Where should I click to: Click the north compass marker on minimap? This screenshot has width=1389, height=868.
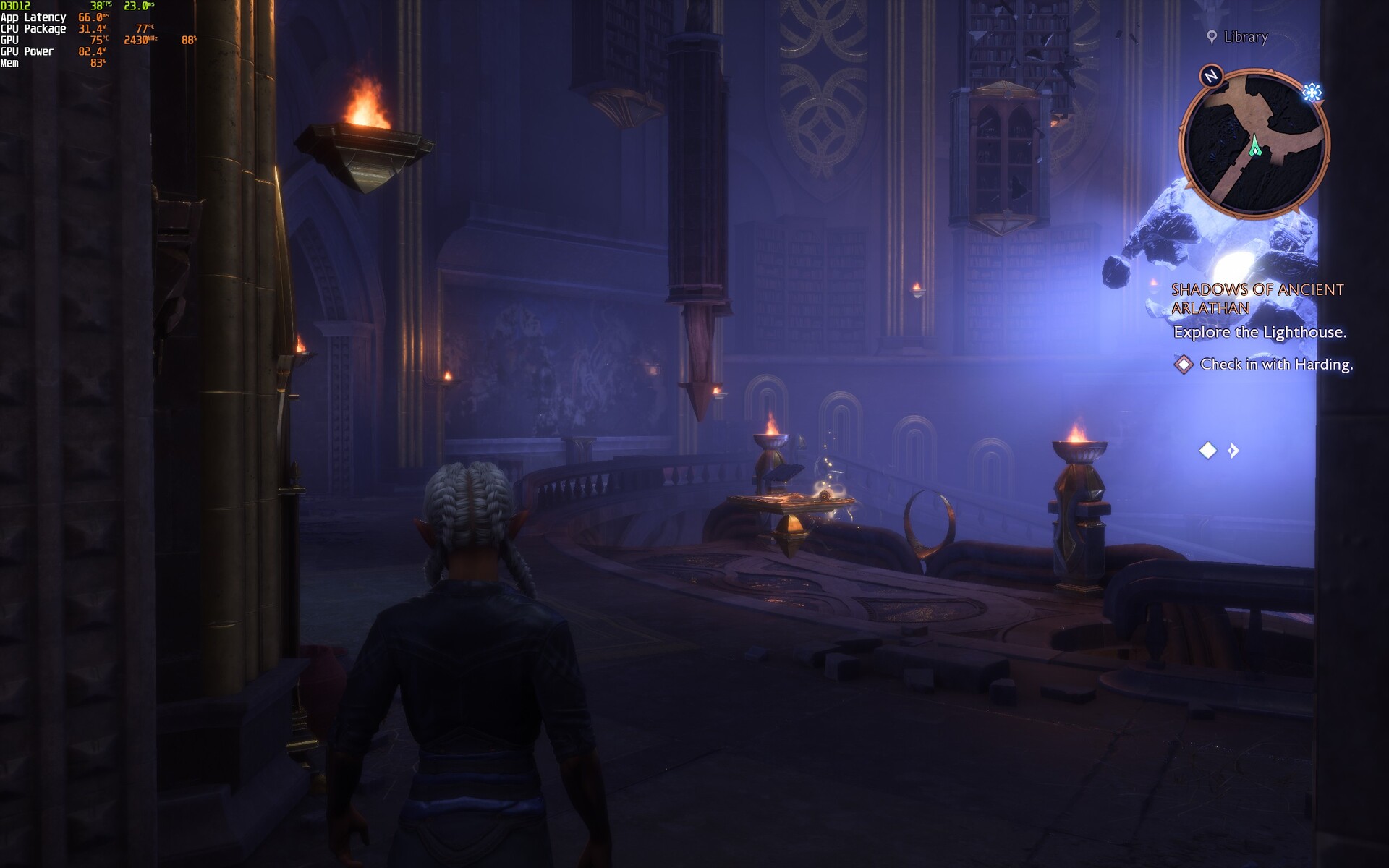[1211, 76]
